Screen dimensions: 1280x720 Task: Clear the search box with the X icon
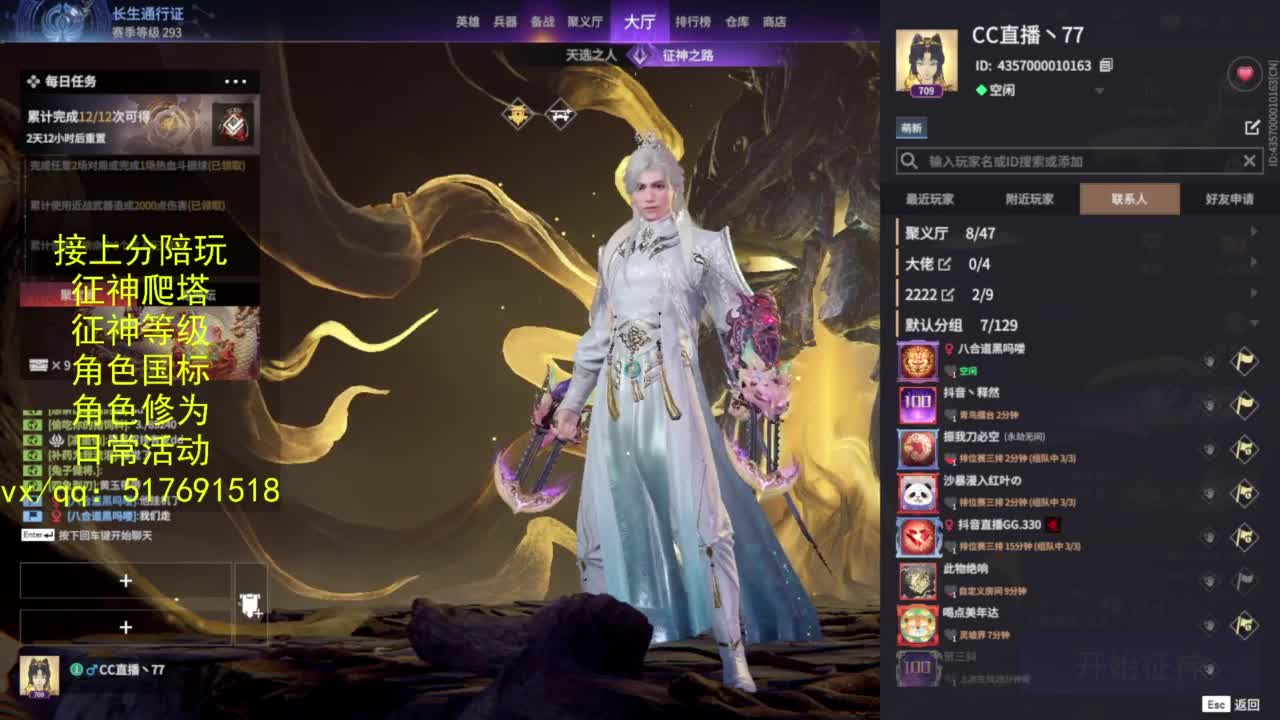pos(1250,160)
